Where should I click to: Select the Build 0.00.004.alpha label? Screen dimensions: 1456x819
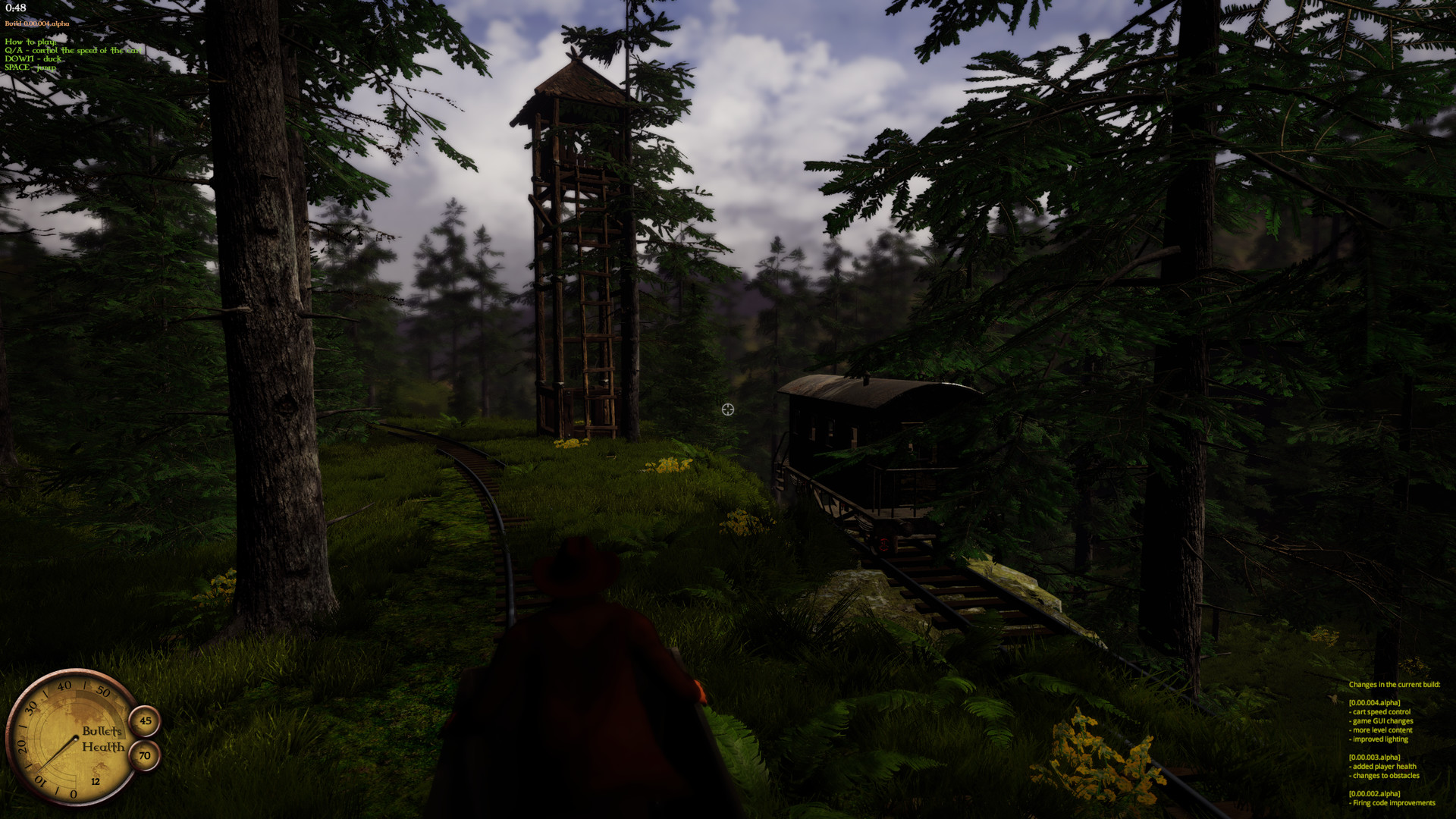pyautogui.click(x=36, y=24)
